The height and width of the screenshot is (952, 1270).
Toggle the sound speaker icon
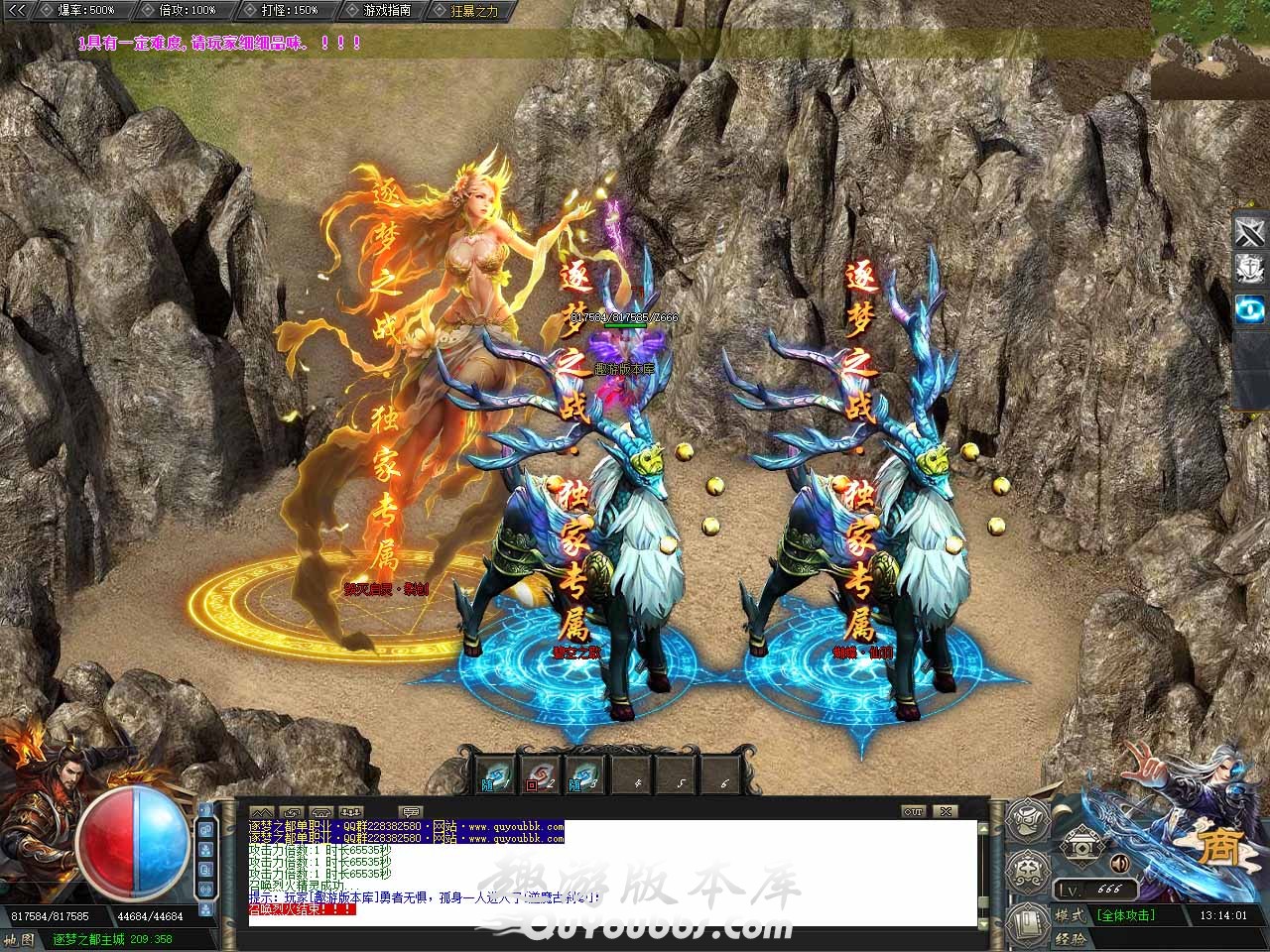(x=1119, y=861)
